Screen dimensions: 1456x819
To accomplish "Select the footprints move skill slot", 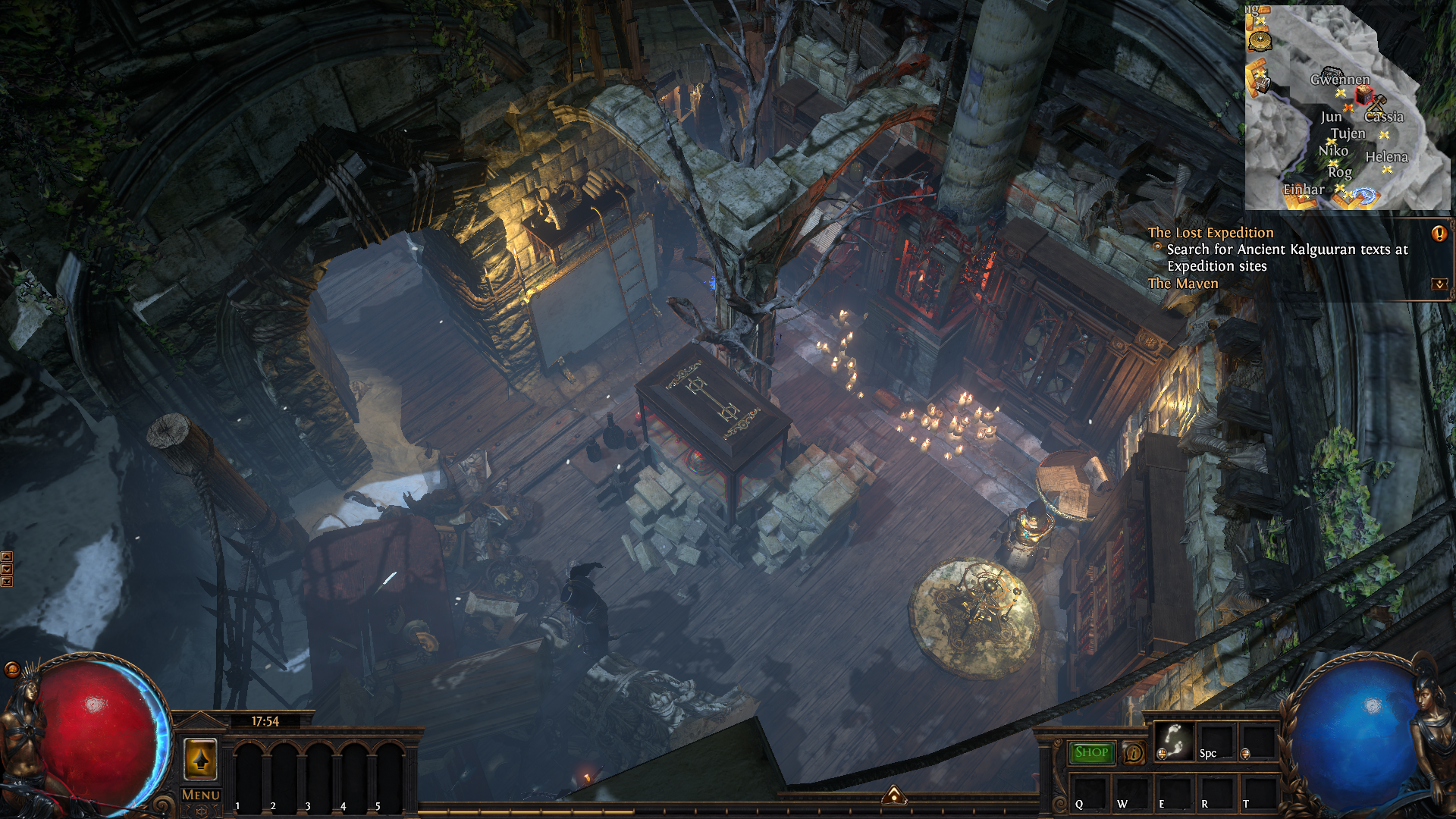I will (1174, 741).
